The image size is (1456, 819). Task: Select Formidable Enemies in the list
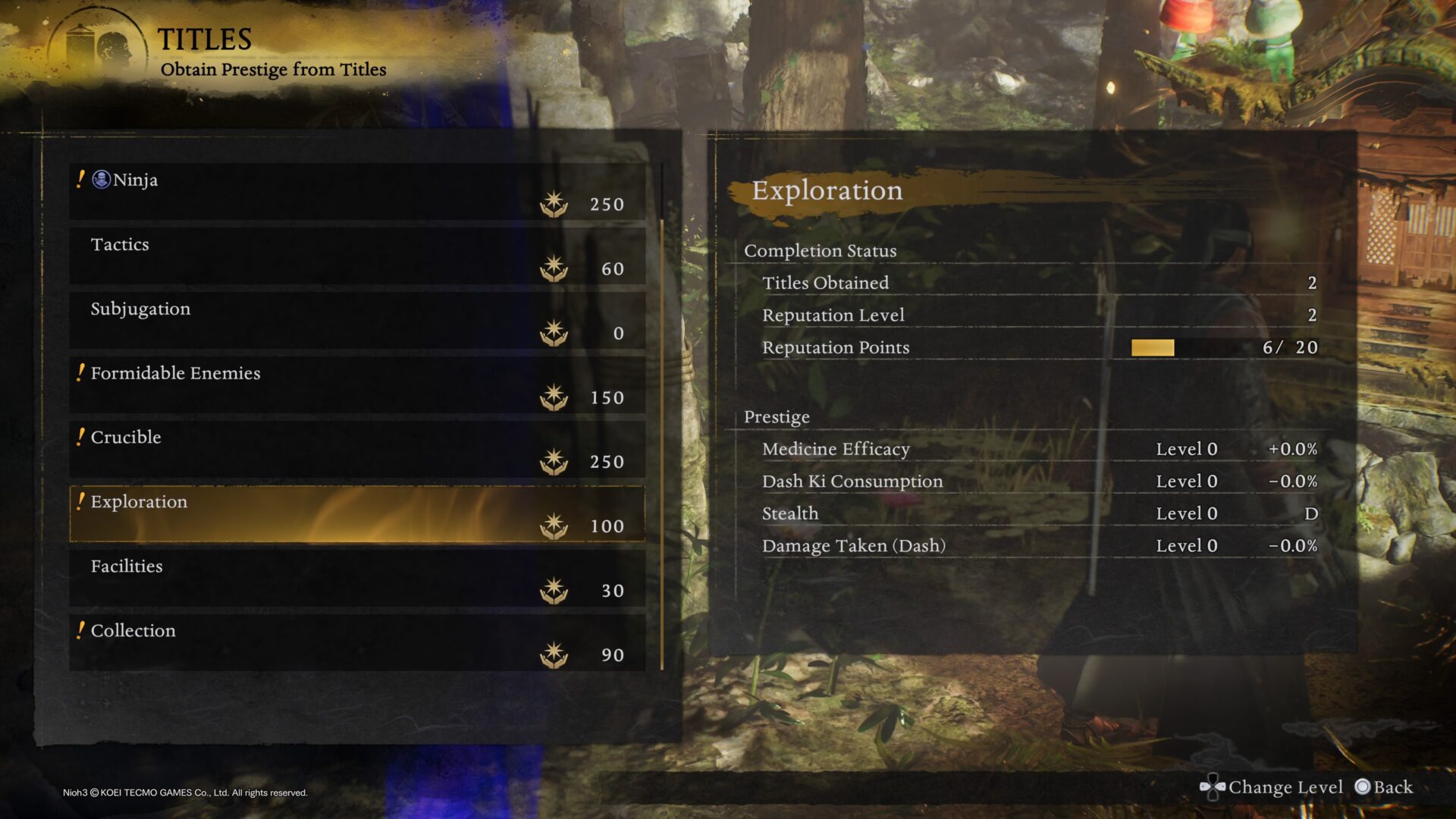click(356, 384)
